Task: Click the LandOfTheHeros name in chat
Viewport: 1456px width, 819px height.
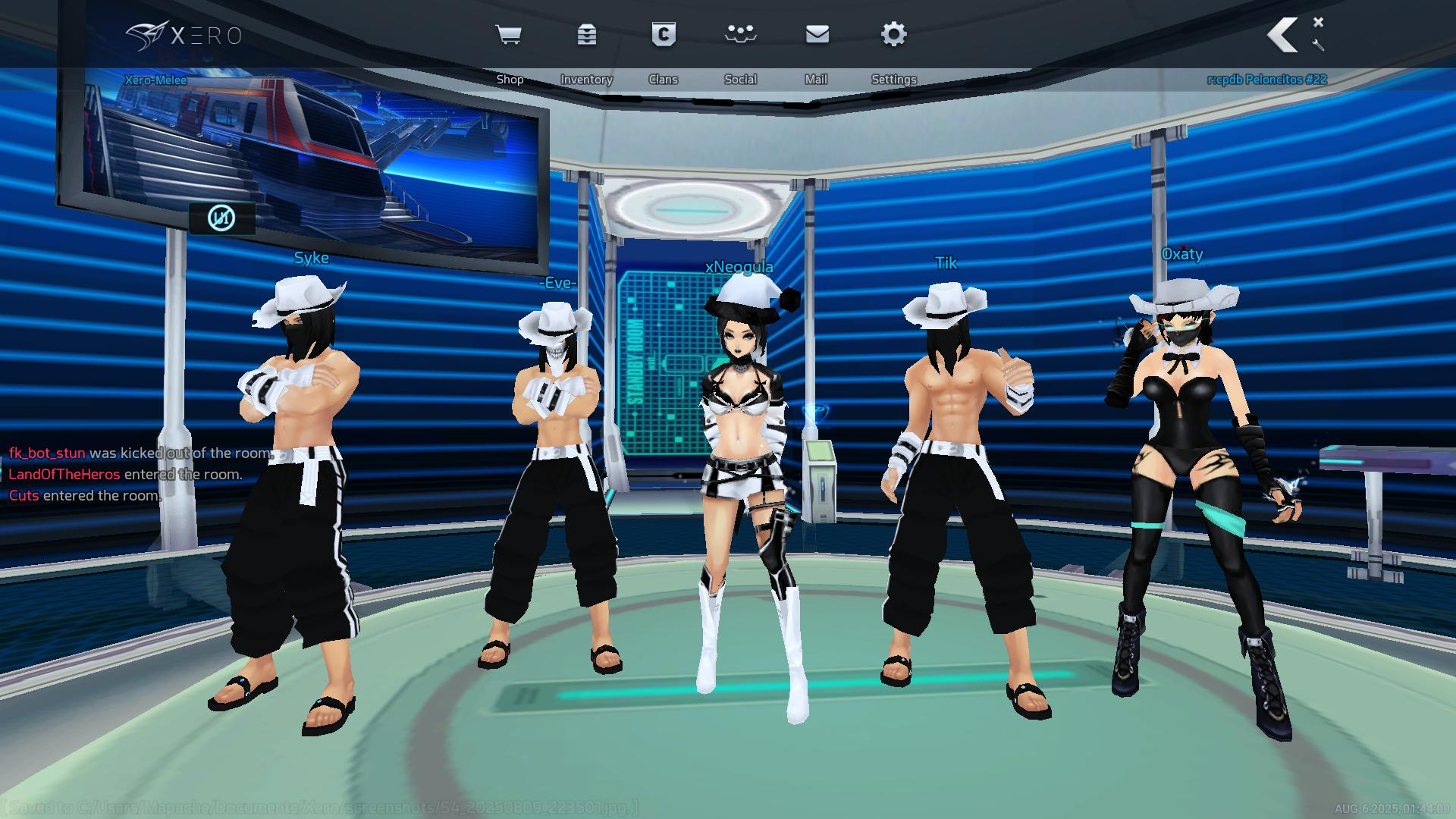Action: tap(64, 475)
